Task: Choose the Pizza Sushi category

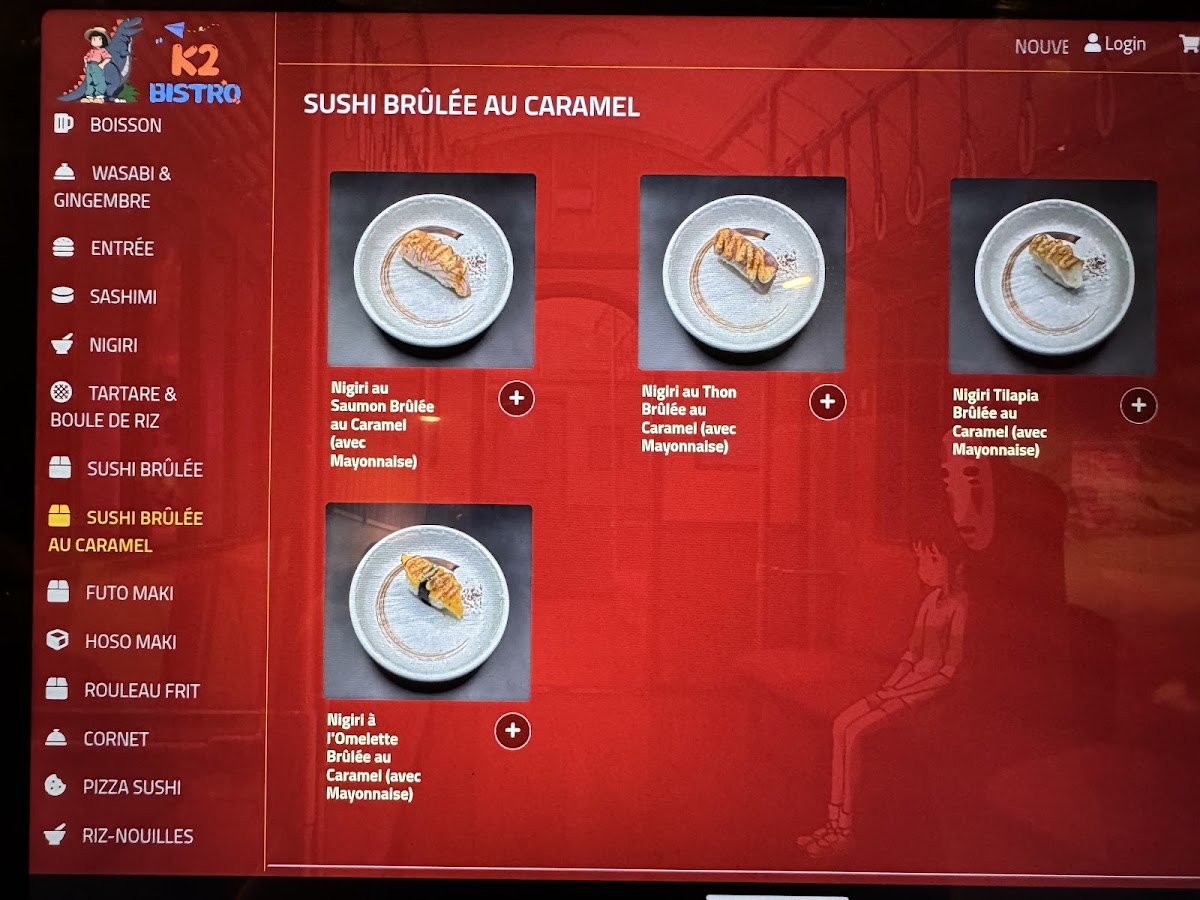Action: pyautogui.click(x=131, y=788)
